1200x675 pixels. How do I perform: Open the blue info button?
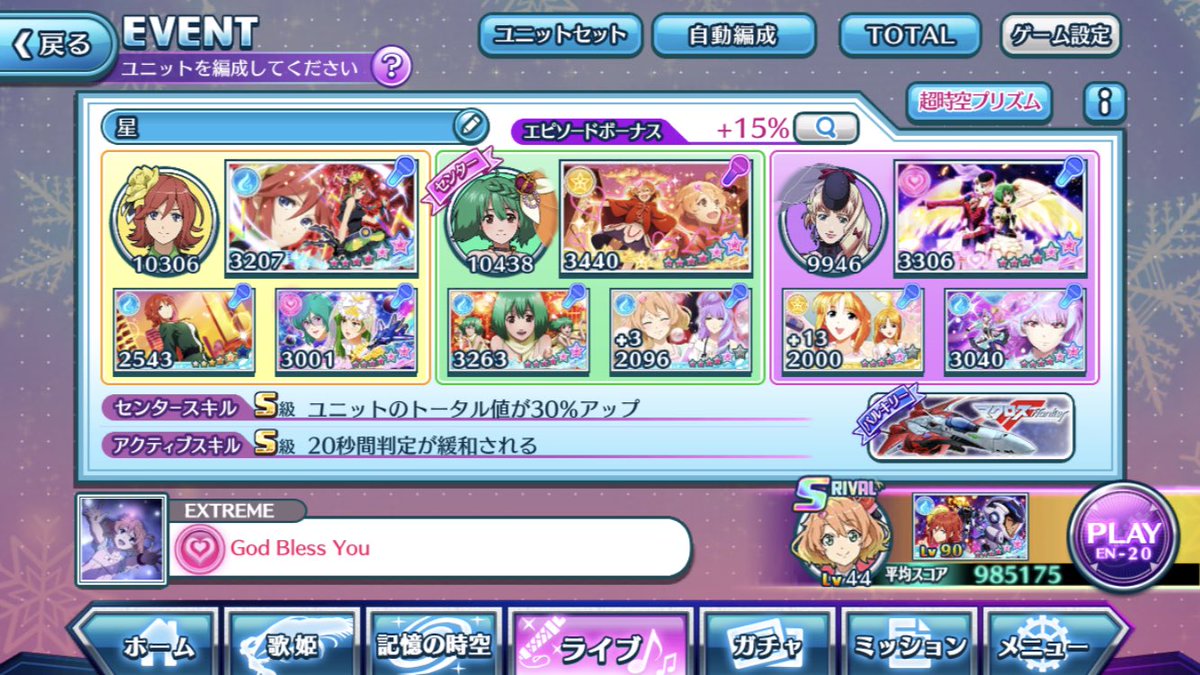click(x=1105, y=102)
